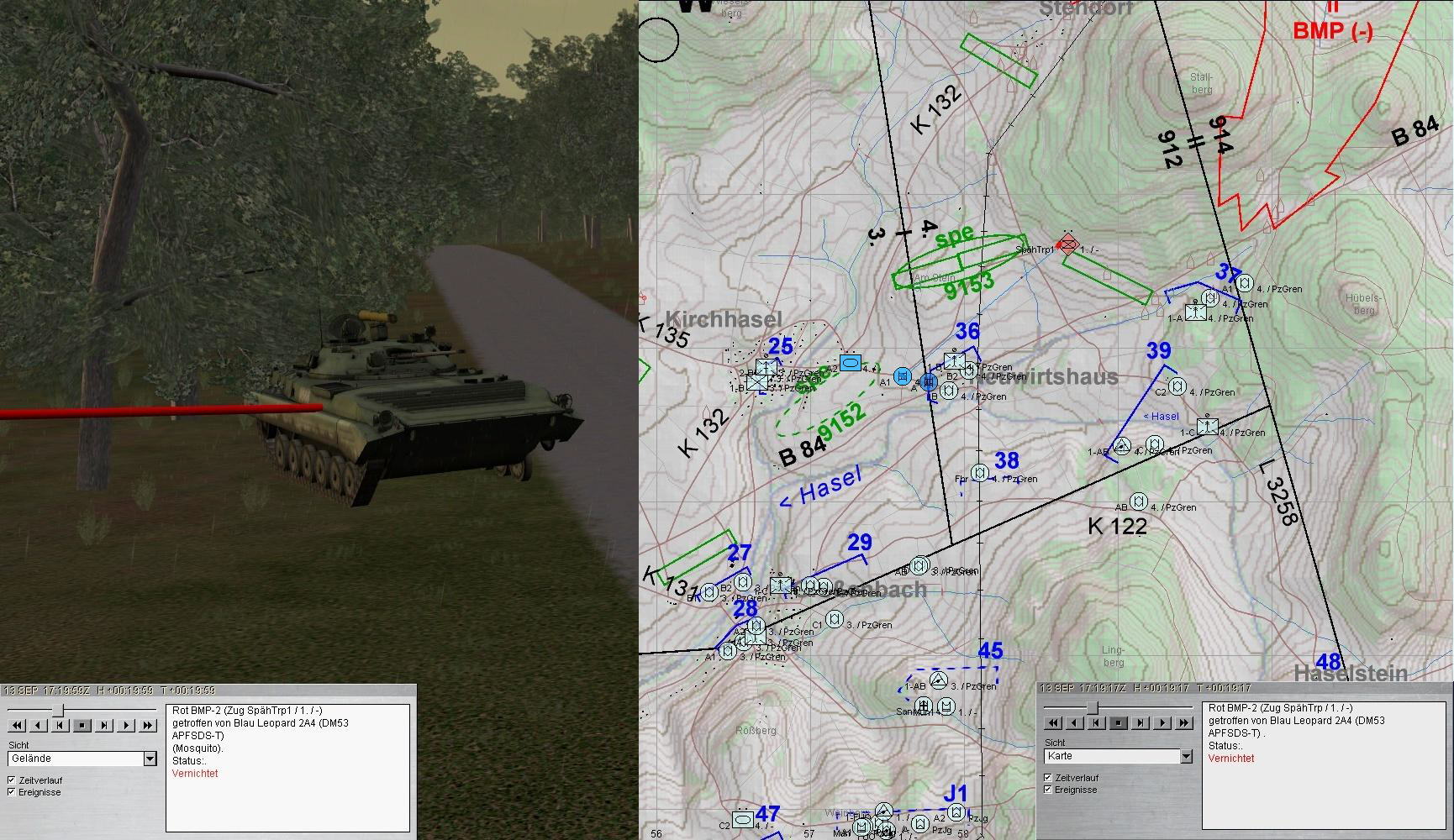Image resolution: width=1454 pixels, height=840 pixels.
Task: Select the red SpähTrp1 unit marker on map
Action: (1067, 244)
